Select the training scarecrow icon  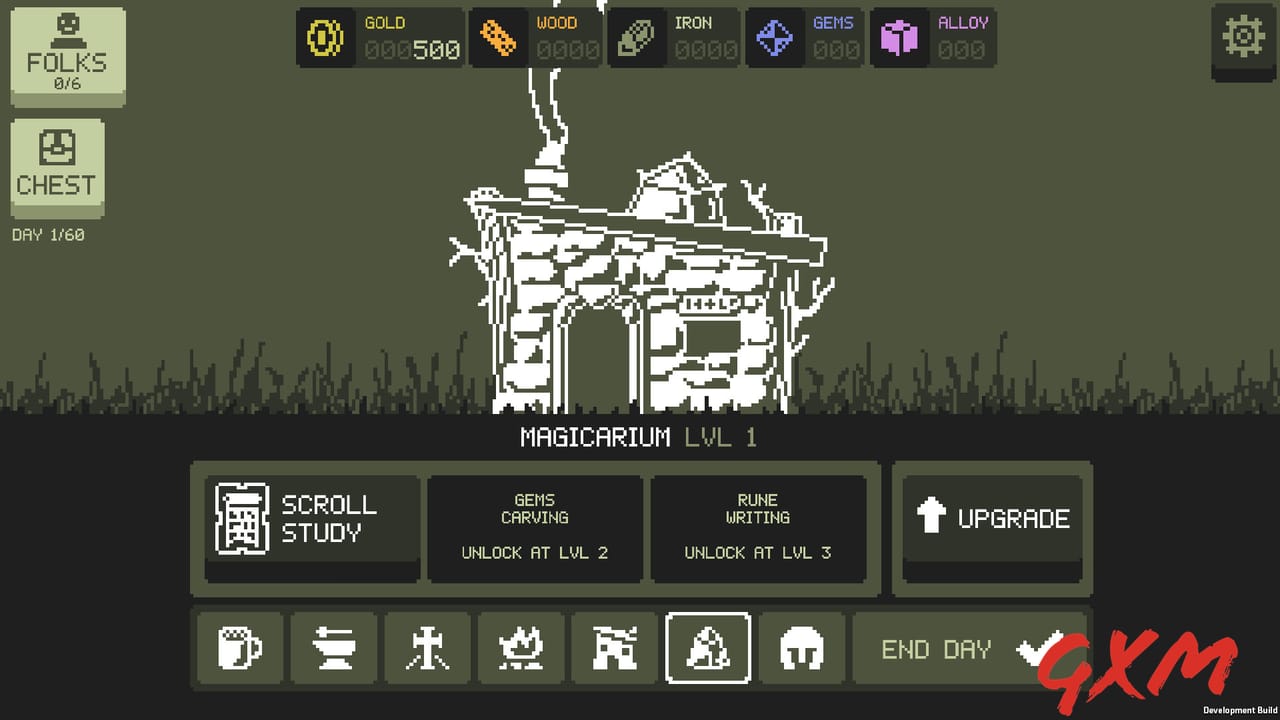point(427,648)
